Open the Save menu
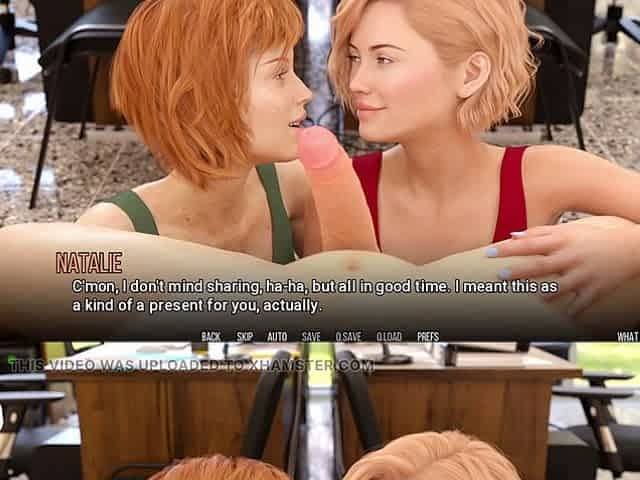Viewport: 640px width, 480px height. (x=311, y=337)
